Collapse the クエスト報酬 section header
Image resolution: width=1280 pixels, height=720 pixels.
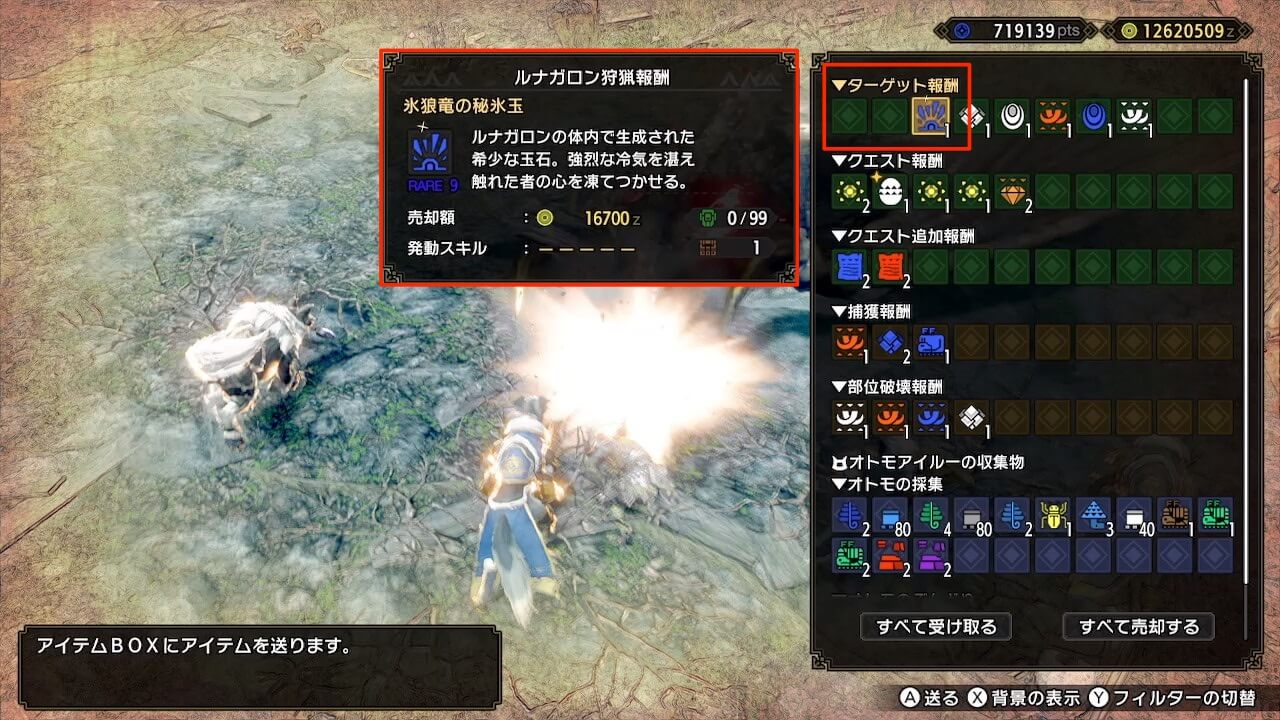[888, 160]
